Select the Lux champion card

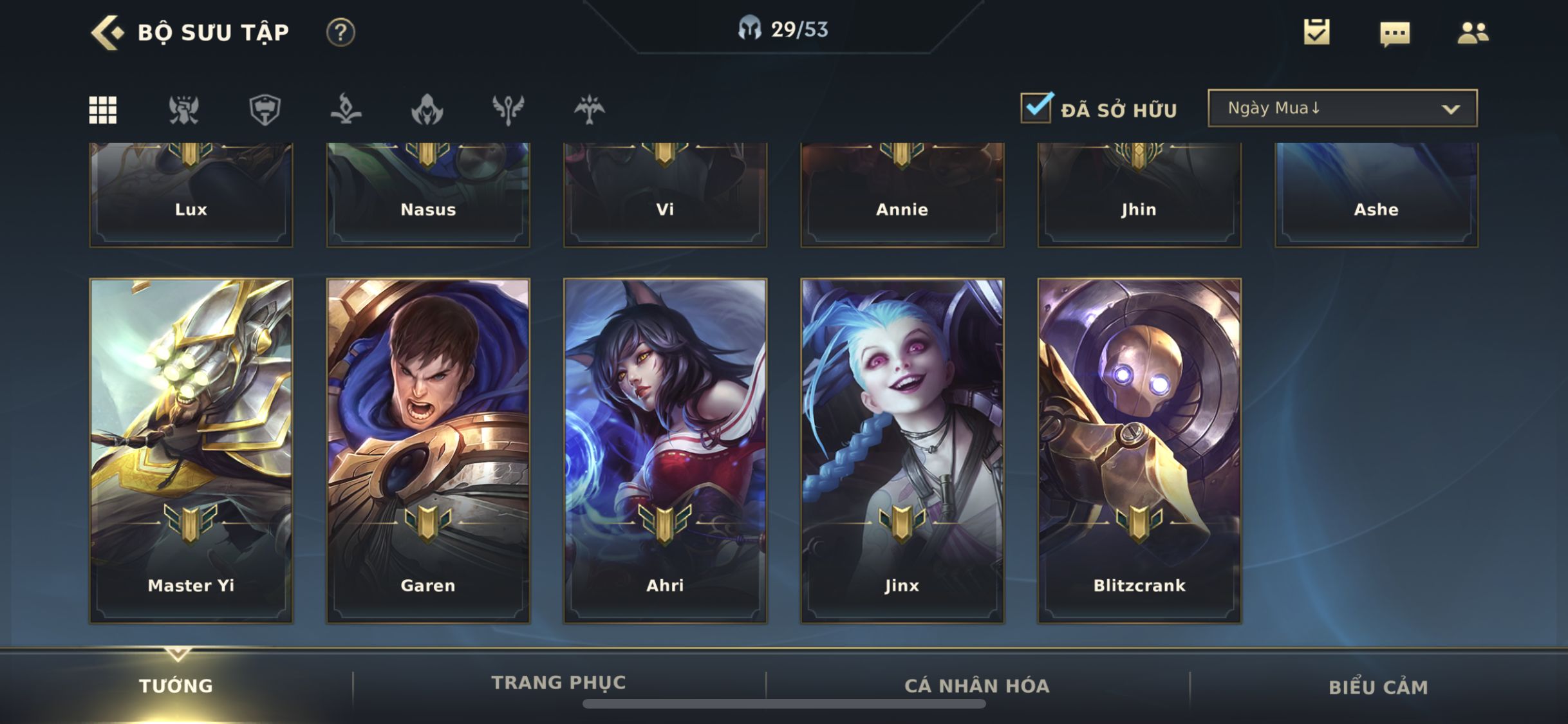click(191, 196)
